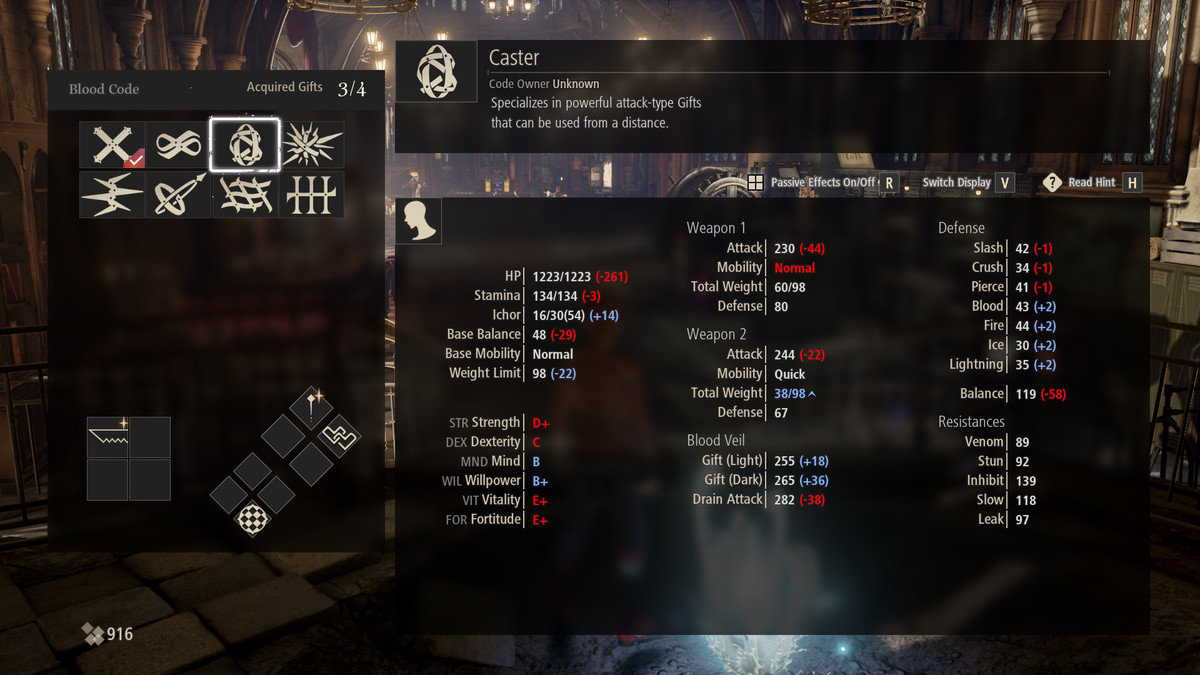Select the highlighted Caster blood code
The image size is (1200, 675).
tap(245, 146)
